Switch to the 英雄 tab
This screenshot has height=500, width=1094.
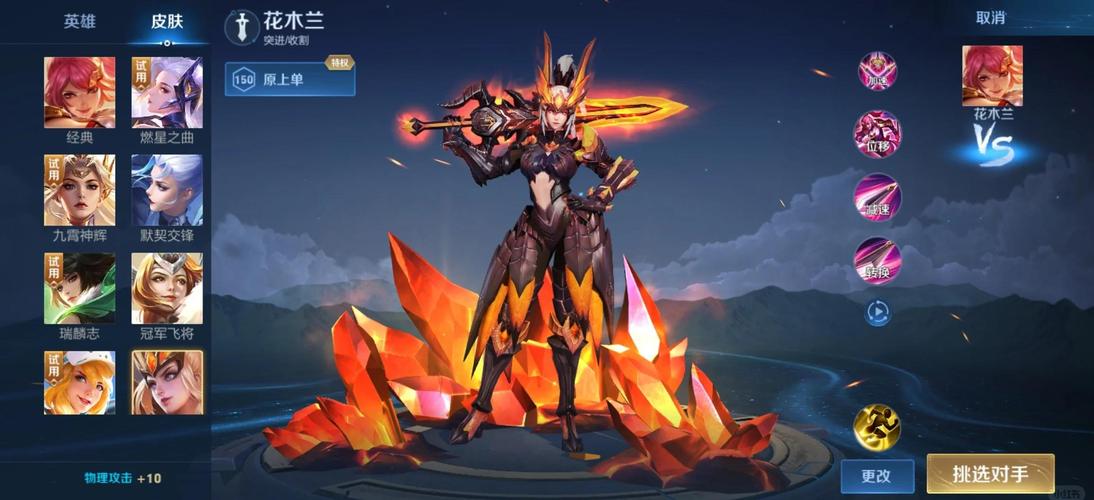[80, 21]
